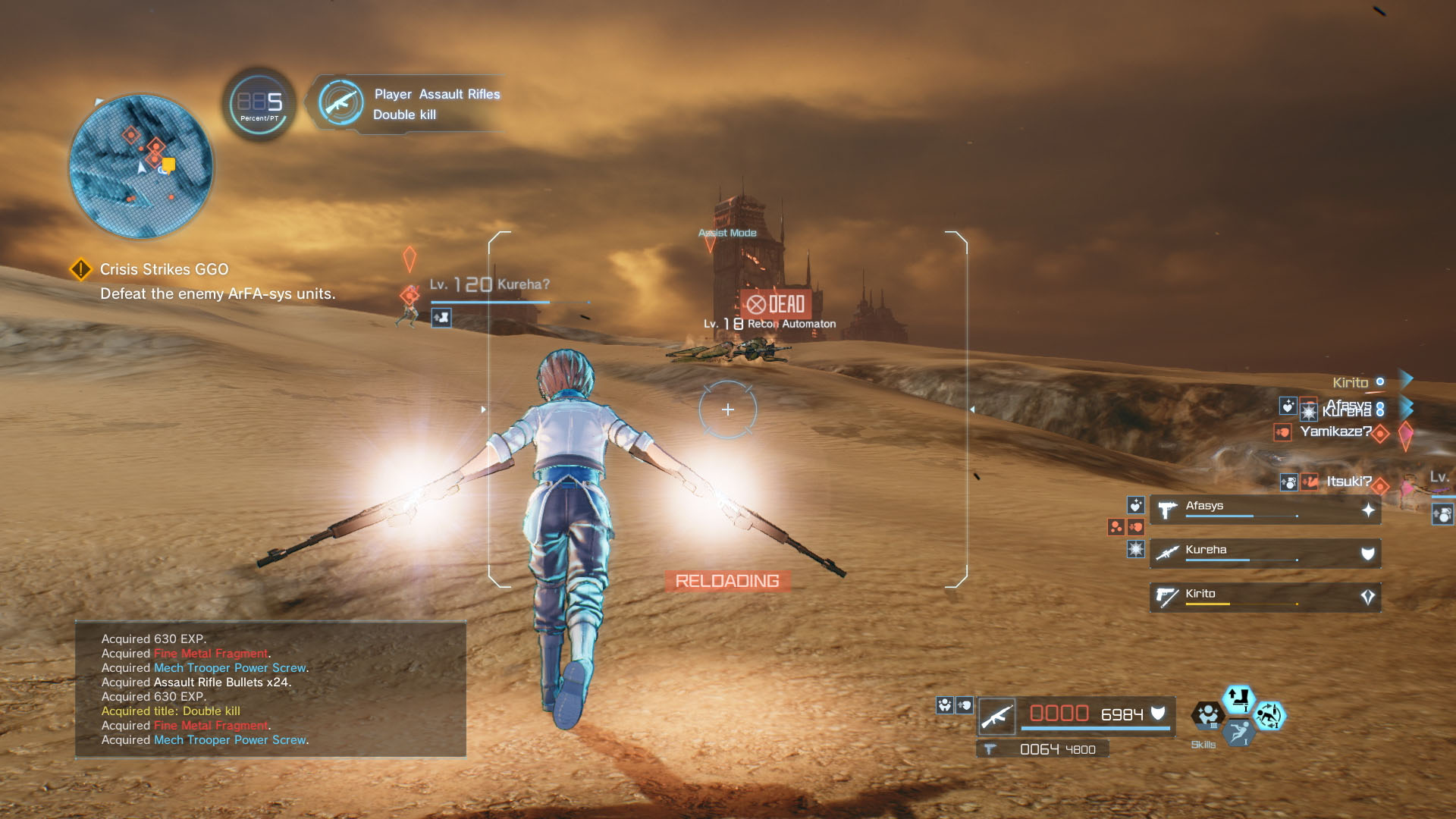Select the handgun secondary weapon icon
The image size is (1456, 819).
[991, 748]
